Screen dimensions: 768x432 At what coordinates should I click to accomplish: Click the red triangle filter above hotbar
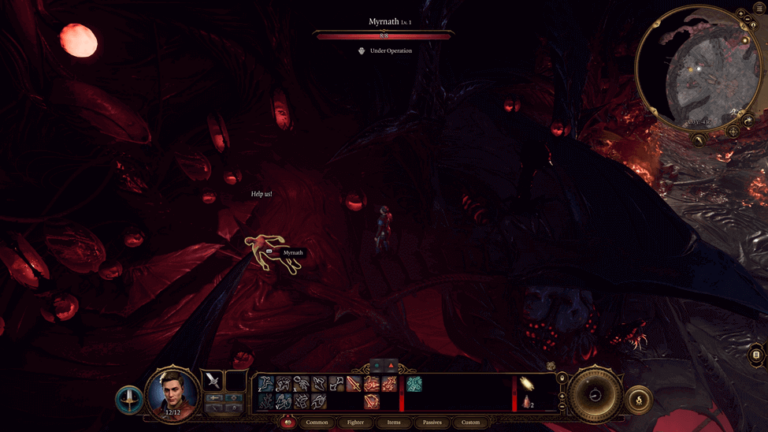tap(389, 366)
